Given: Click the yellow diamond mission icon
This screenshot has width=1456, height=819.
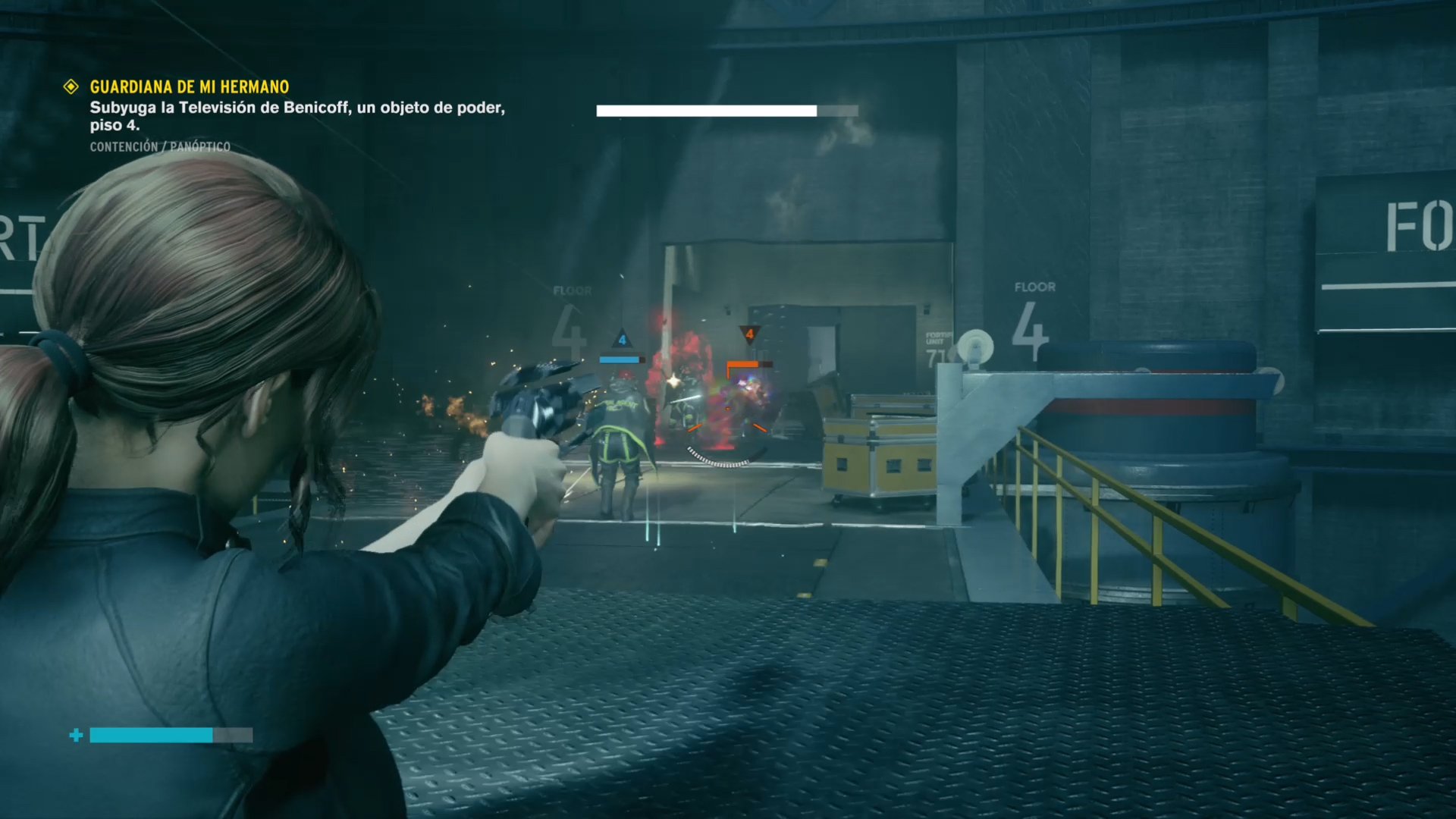Looking at the screenshot, I should [x=71, y=87].
